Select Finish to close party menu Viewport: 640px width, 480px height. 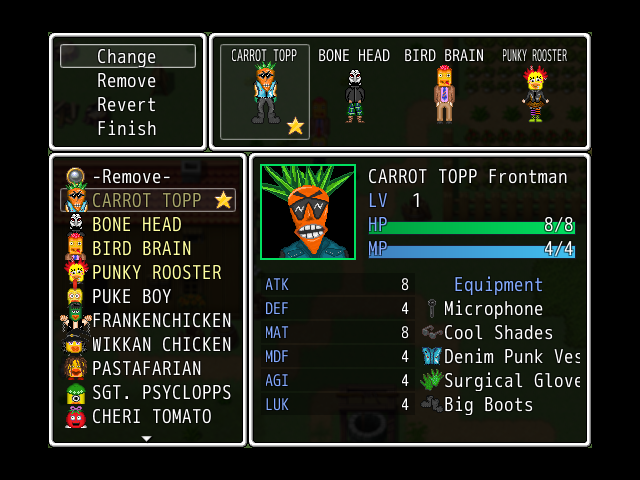[x=127, y=129]
